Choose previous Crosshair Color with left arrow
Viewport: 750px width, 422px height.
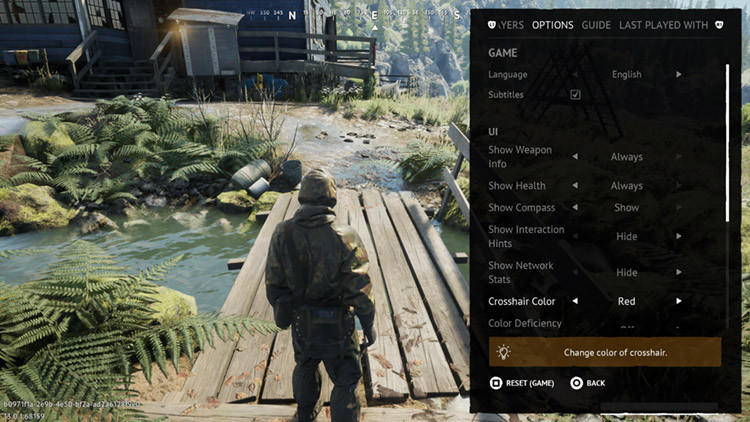click(575, 301)
